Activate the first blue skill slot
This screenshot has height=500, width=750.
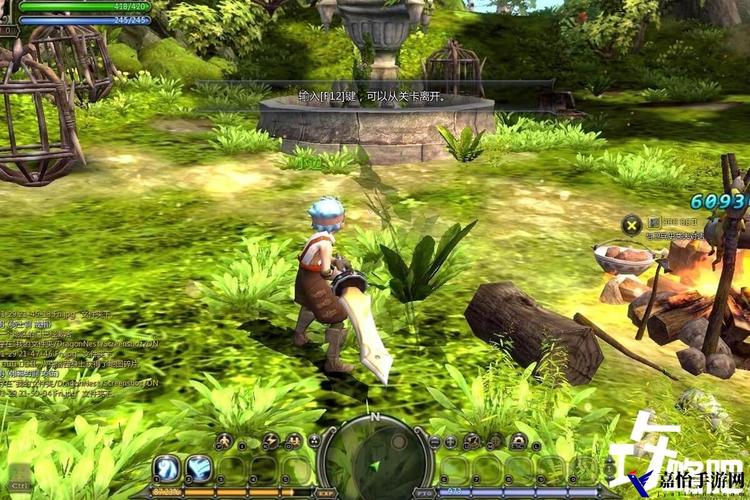(166, 468)
